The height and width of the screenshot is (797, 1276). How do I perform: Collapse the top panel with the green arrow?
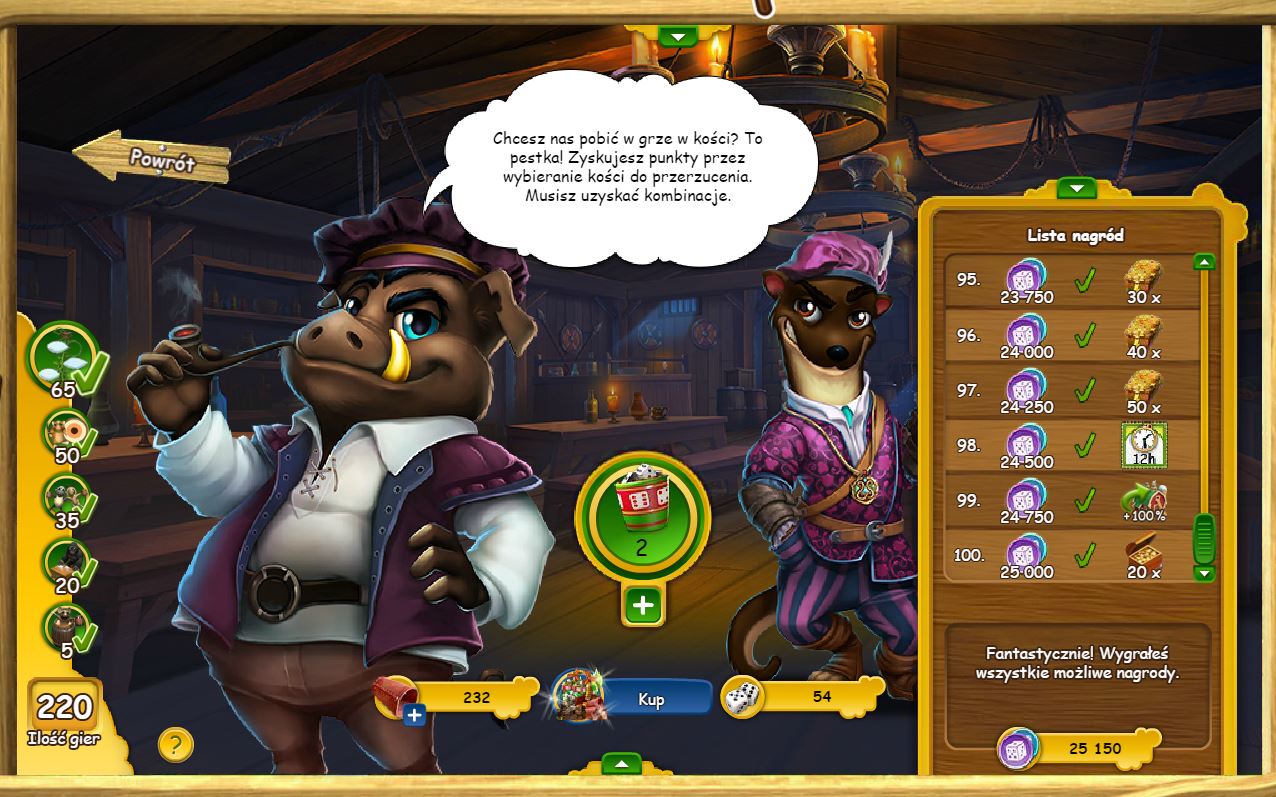(x=678, y=37)
